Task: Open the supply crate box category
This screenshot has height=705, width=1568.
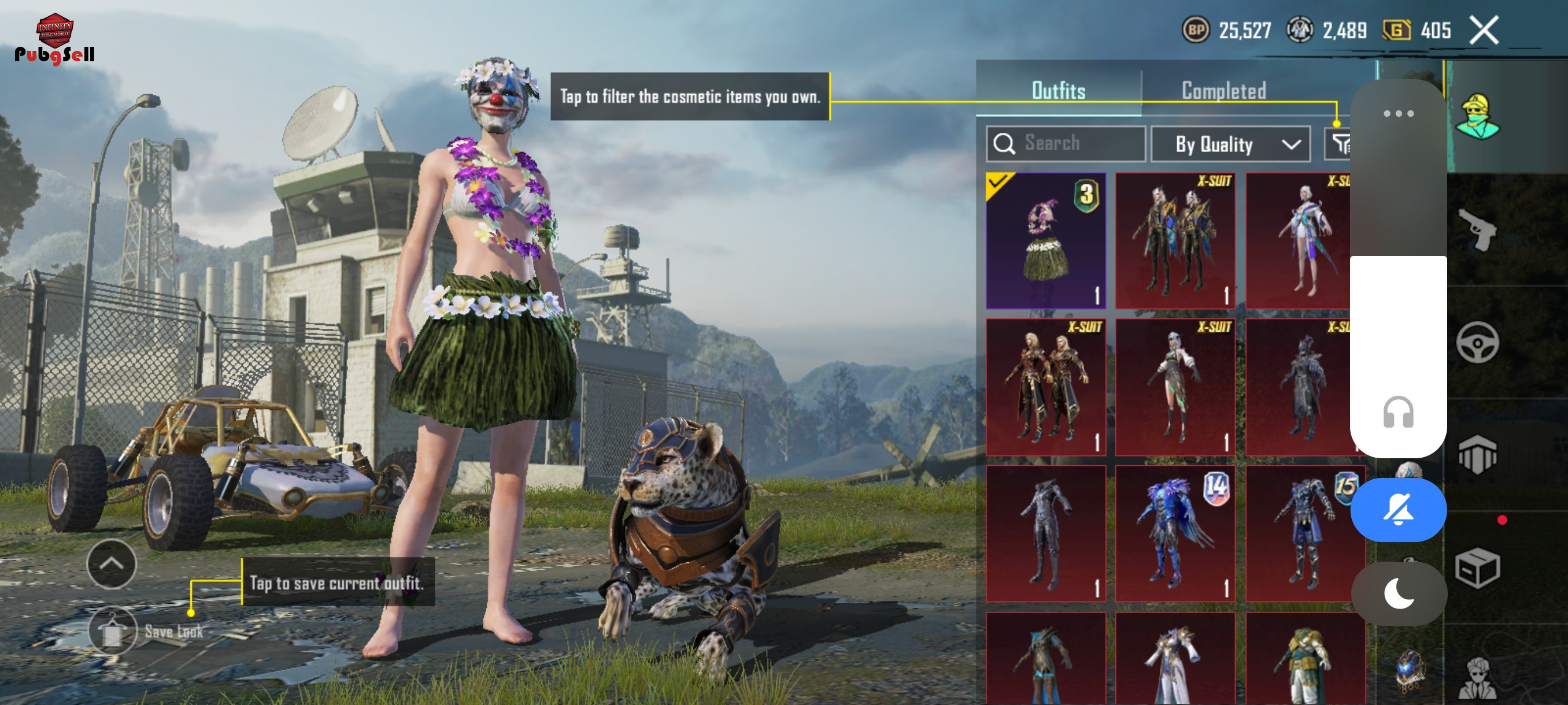Action: pos(1477,567)
